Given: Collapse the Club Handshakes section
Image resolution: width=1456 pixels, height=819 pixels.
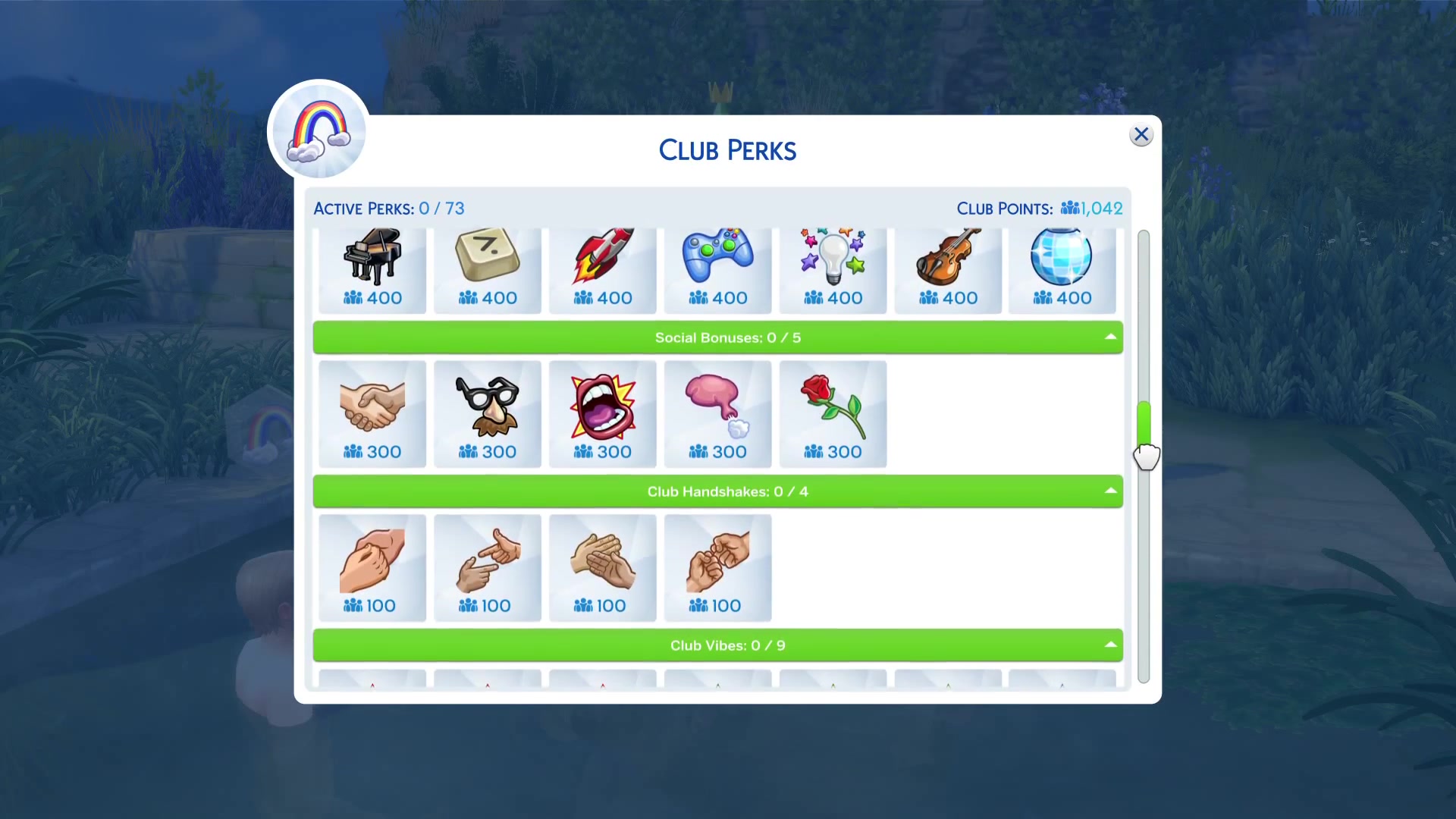Looking at the screenshot, I should [x=1110, y=491].
